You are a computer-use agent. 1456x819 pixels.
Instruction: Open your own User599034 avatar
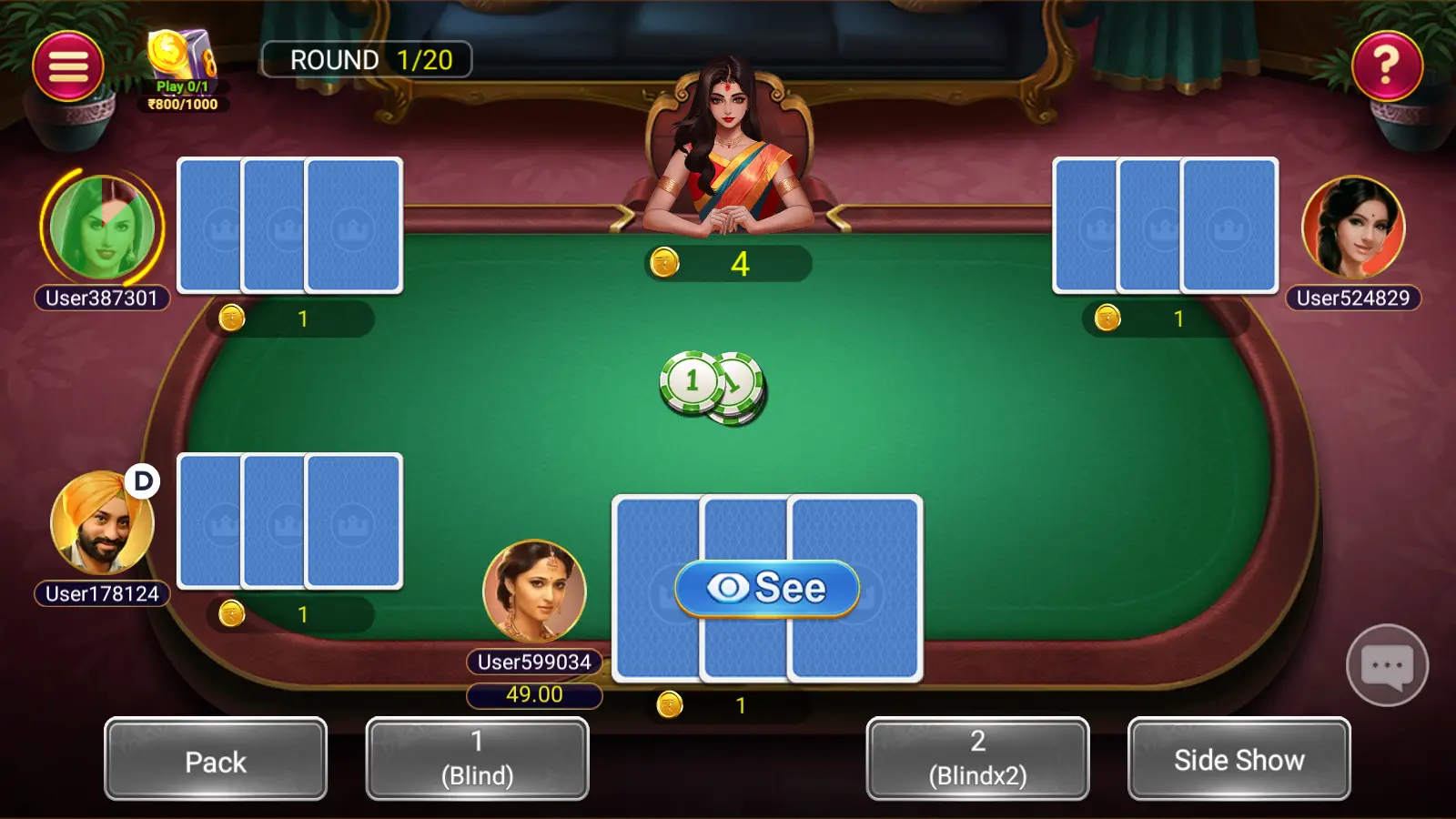pos(534,591)
